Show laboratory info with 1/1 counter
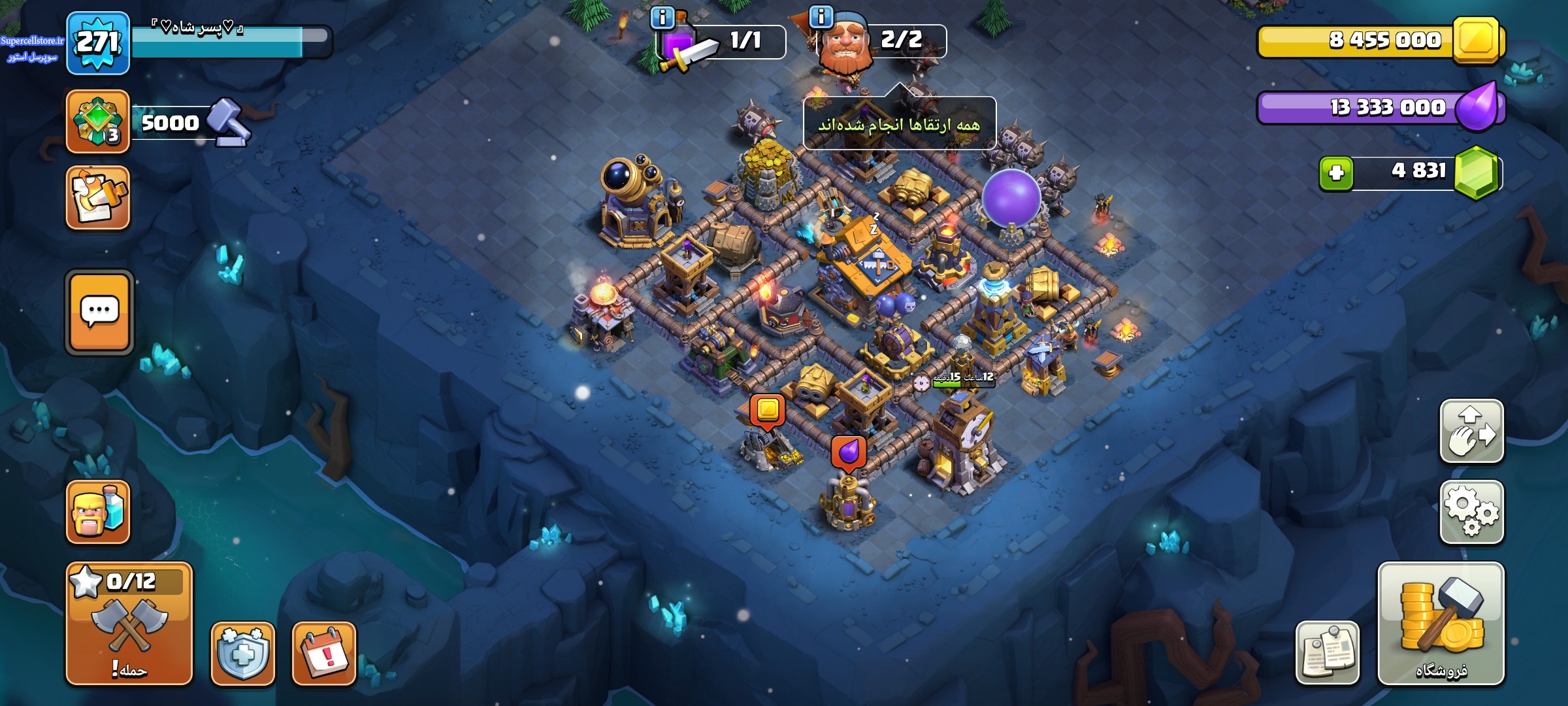The width and height of the screenshot is (1568, 706). click(x=662, y=17)
